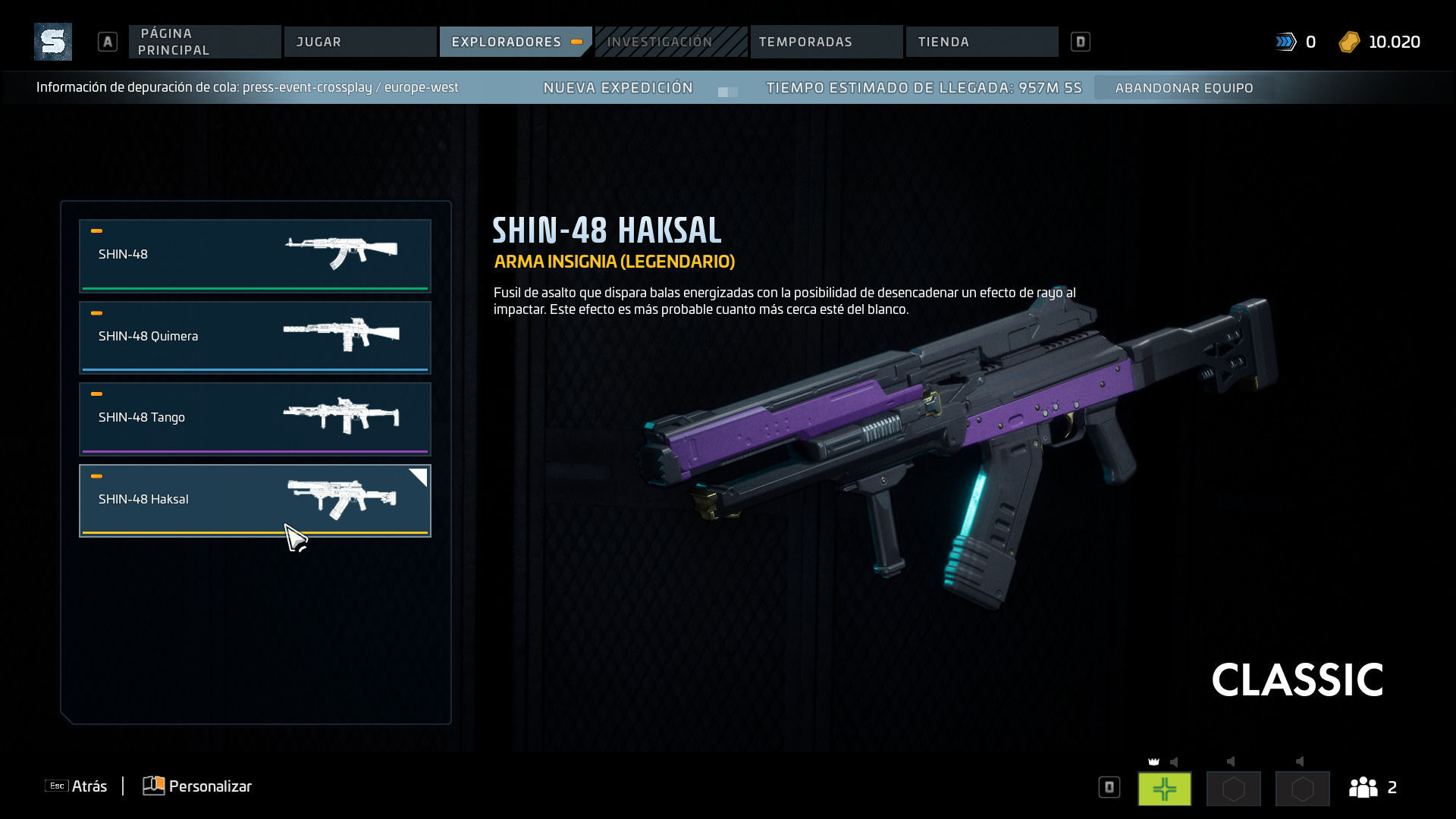
Task: Pick the SHIN-48 Tango variant
Action: [x=255, y=418]
